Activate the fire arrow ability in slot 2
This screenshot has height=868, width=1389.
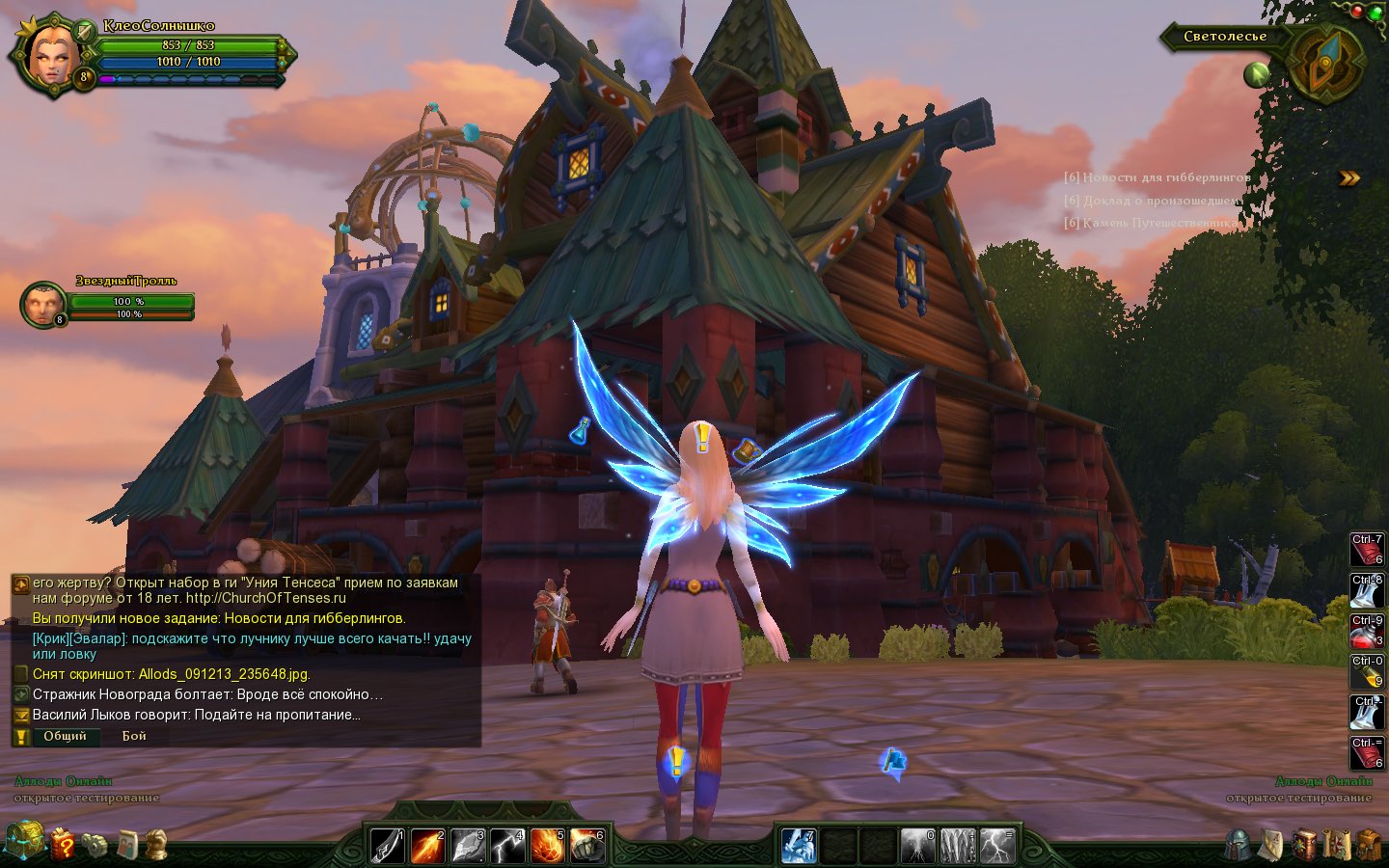(427, 846)
